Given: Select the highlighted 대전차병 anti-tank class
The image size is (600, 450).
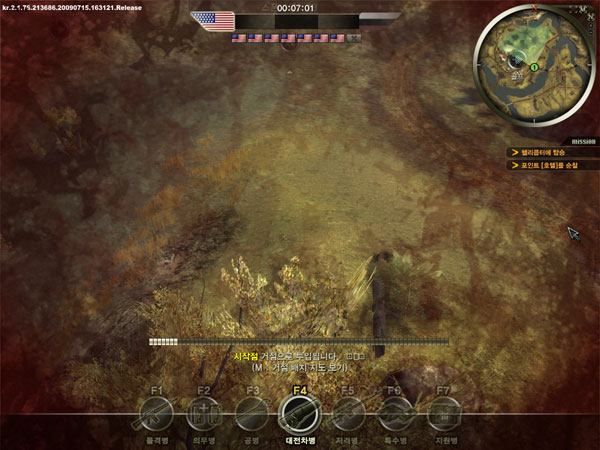Looking at the screenshot, I should pos(299,412).
